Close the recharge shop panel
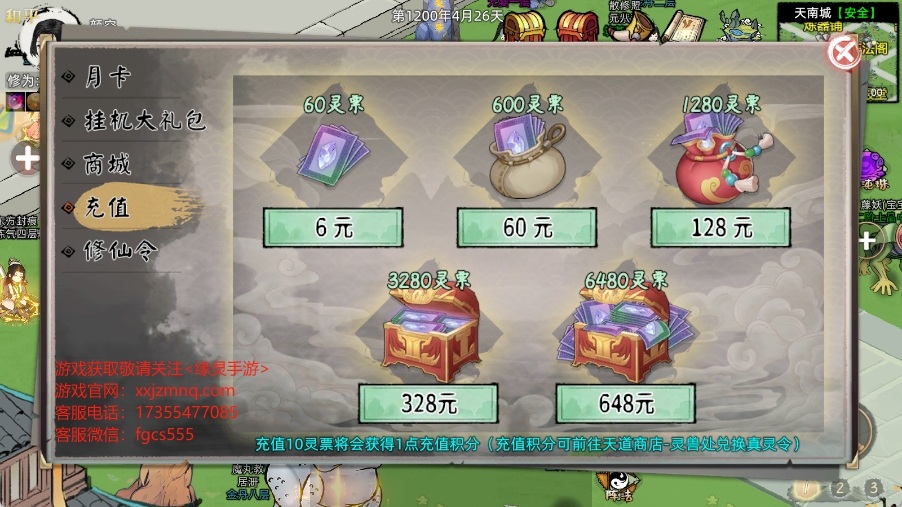Screen dimensions: 902x507 tap(845, 53)
